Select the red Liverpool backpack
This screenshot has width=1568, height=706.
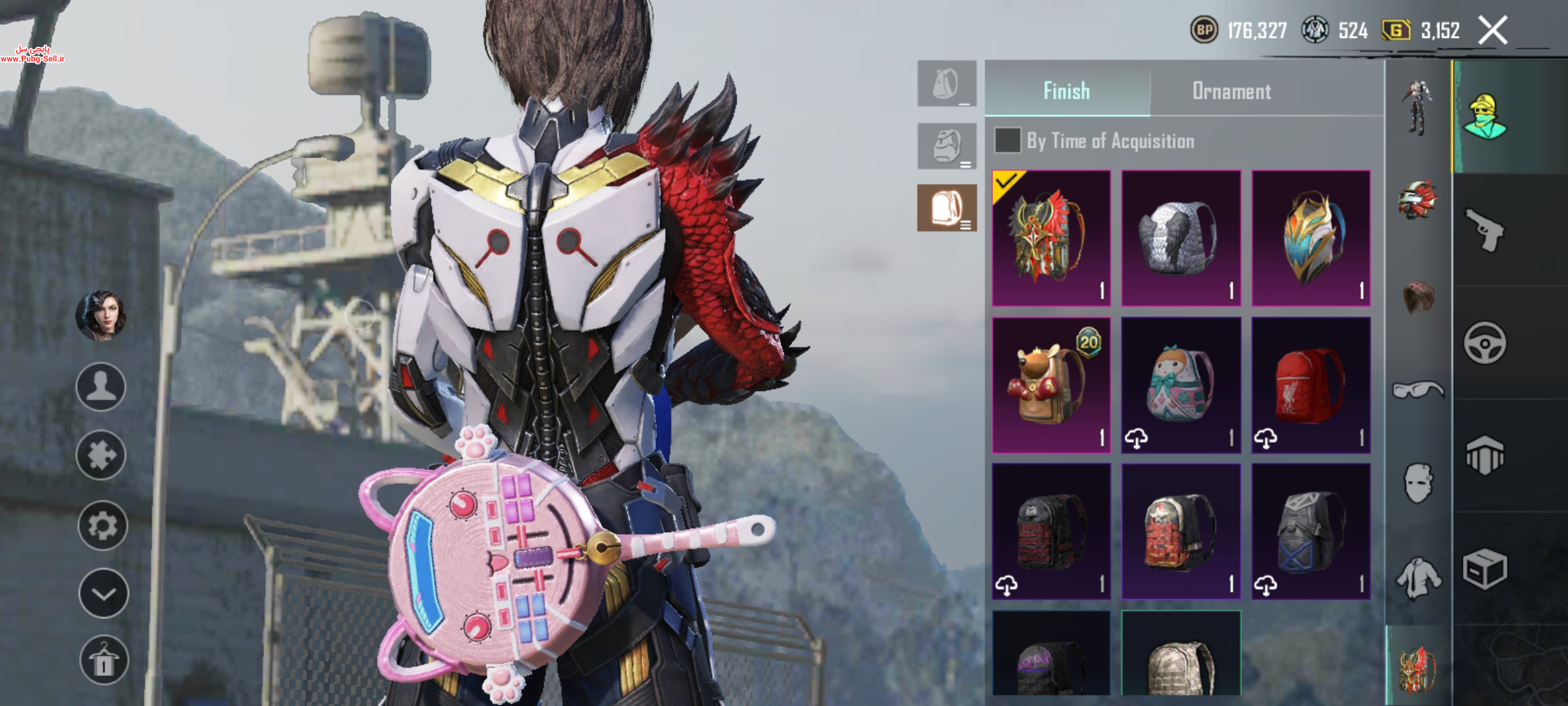(1311, 385)
